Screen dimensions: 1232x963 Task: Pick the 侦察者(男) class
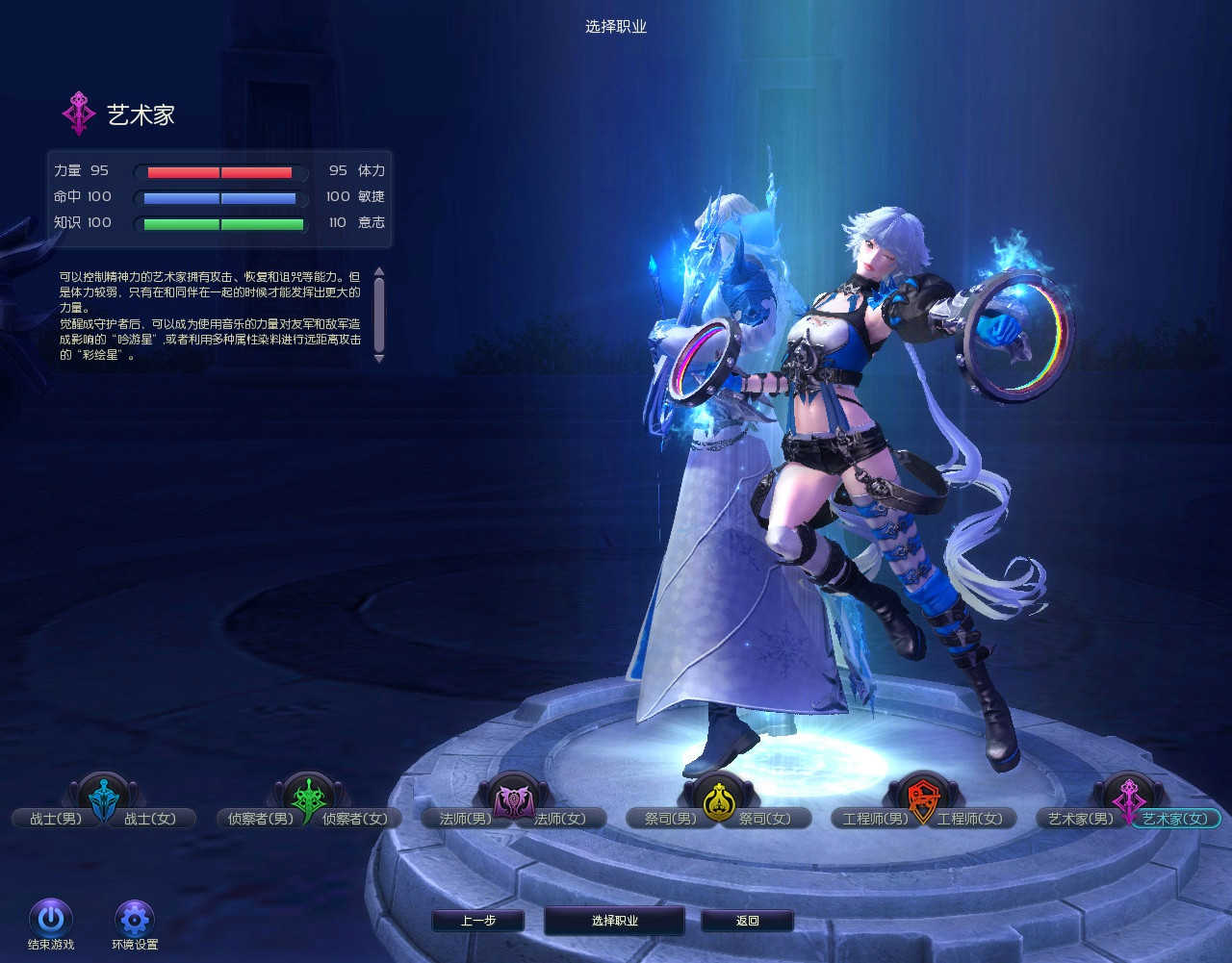pos(255,819)
